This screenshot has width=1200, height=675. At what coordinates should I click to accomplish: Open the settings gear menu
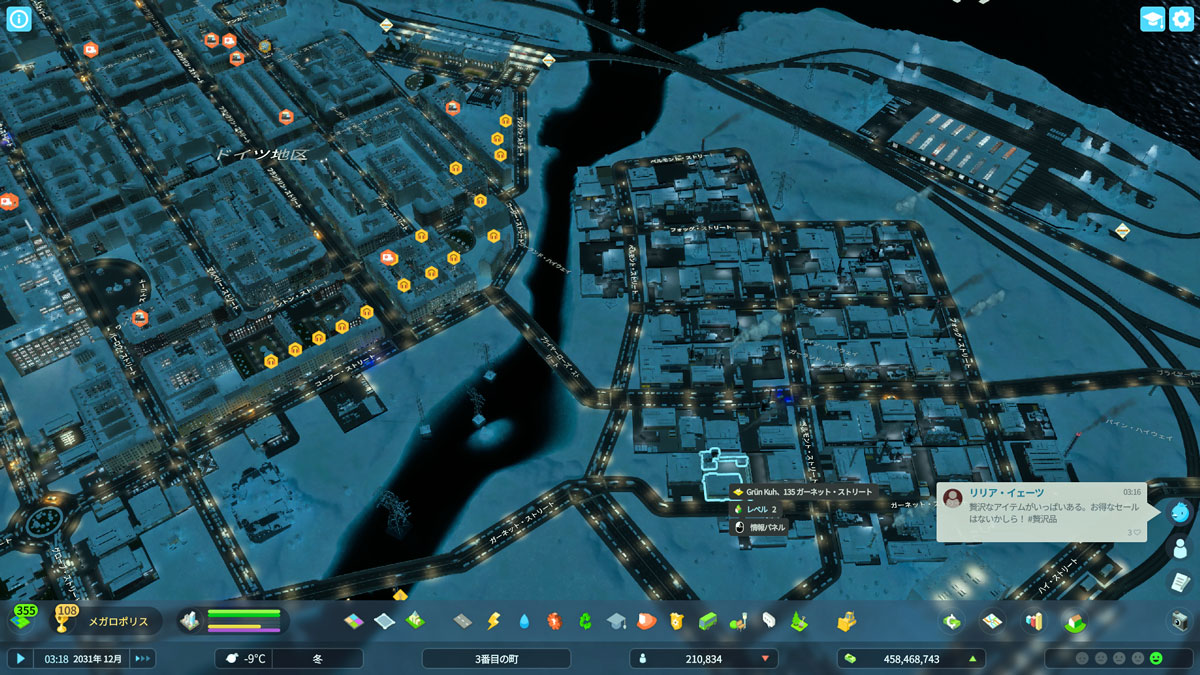[x=1182, y=19]
